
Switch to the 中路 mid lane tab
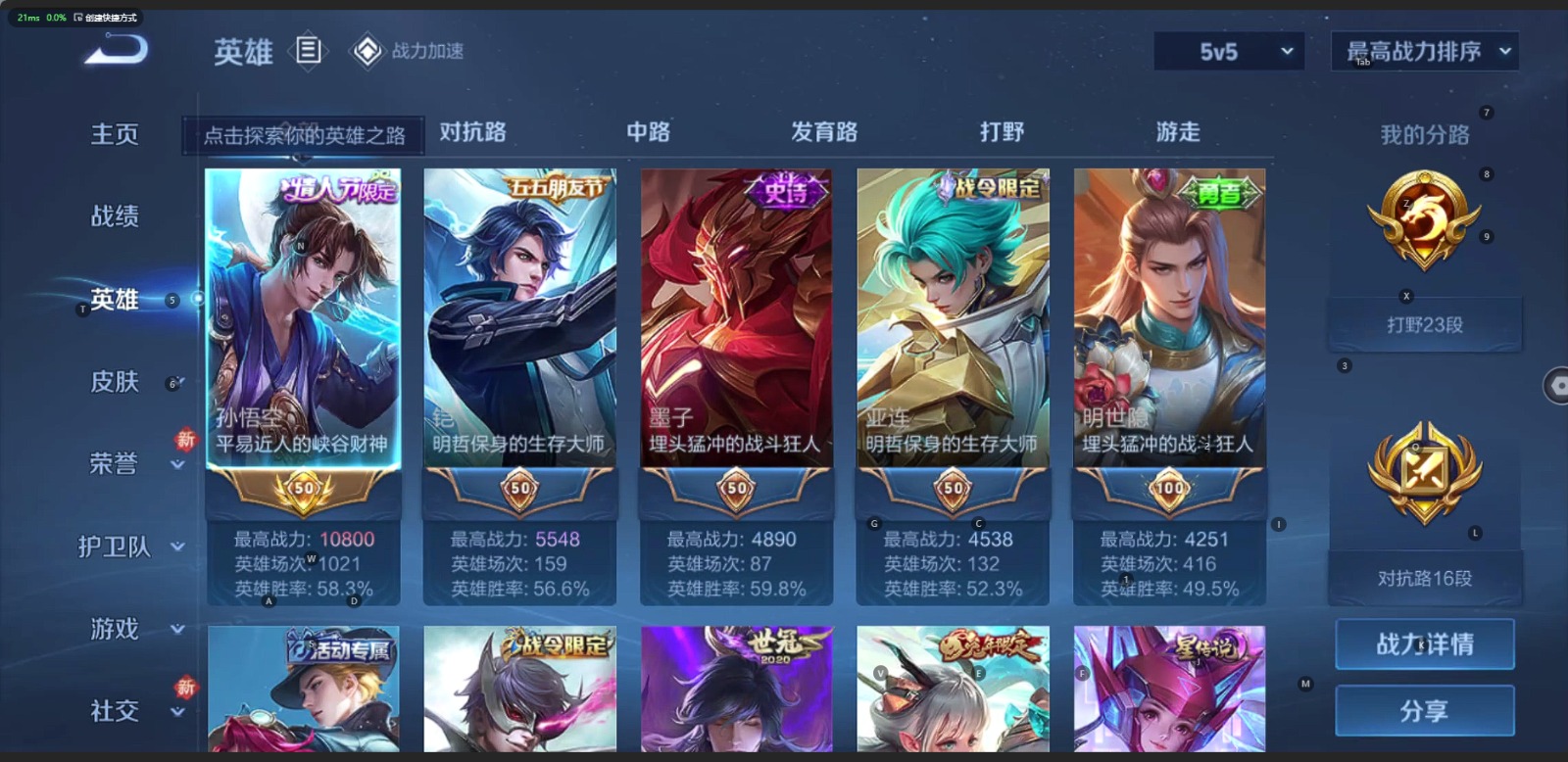point(648,132)
